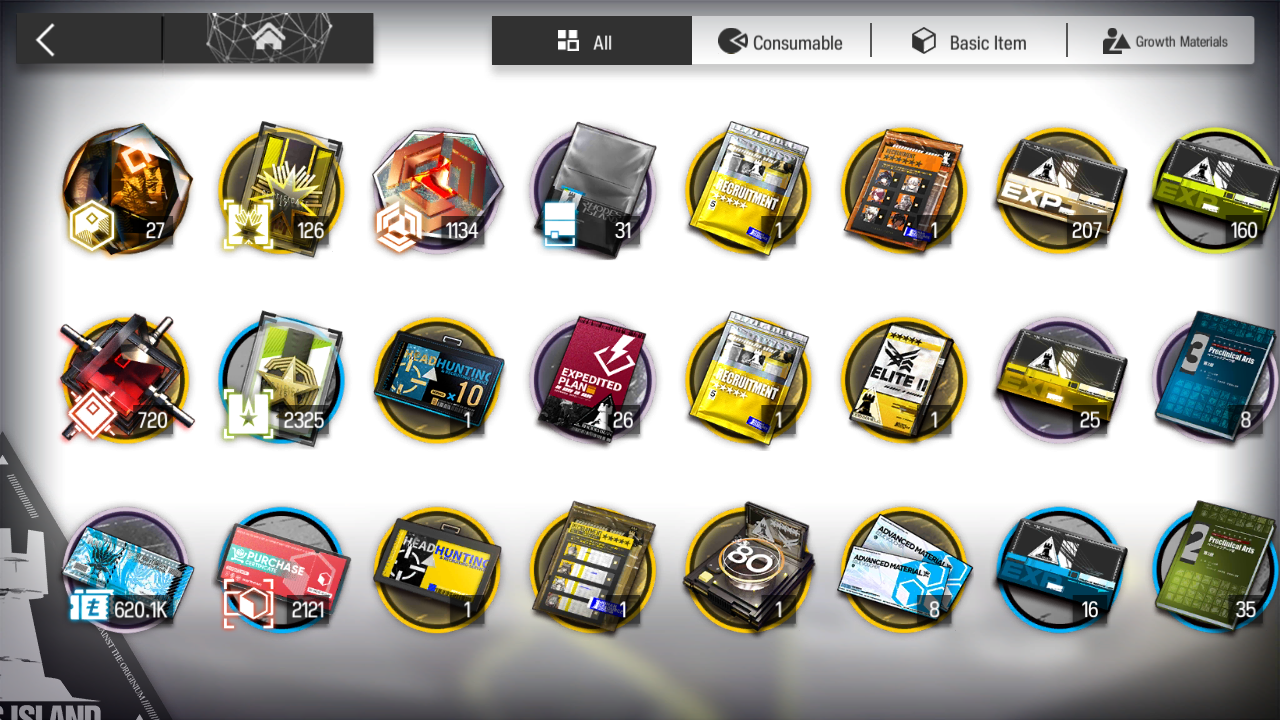Go back using the arrow button
Image resolution: width=1280 pixels, height=720 pixels.
click(46, 41)
